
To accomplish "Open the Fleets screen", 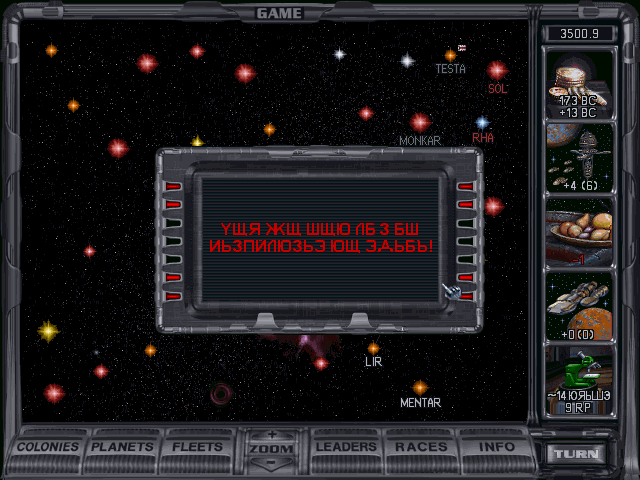I will coord(197,447).
